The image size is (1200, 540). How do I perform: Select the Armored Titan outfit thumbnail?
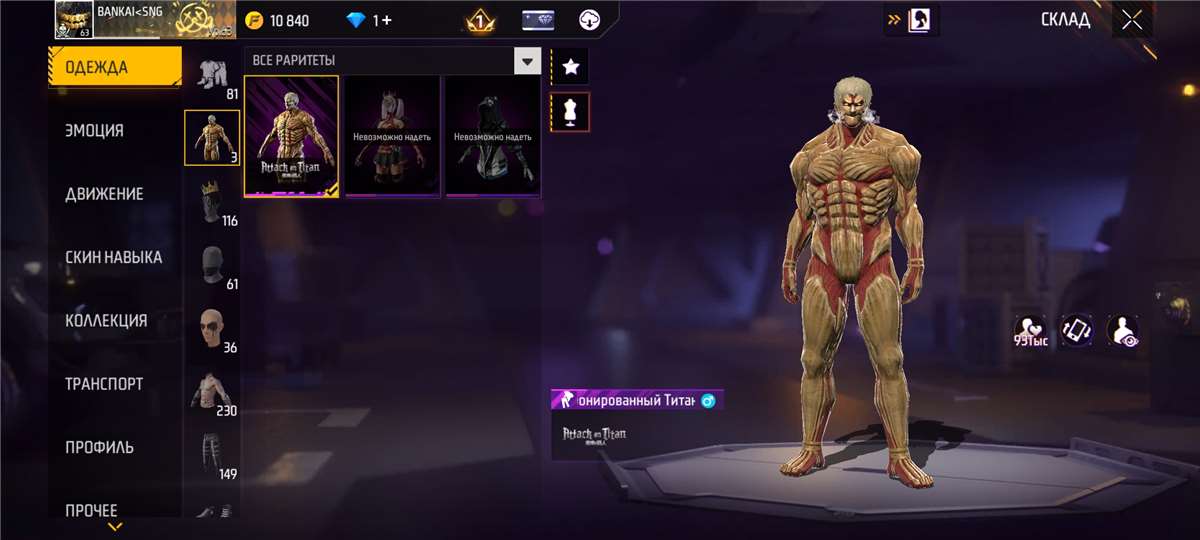click(292, 136)
